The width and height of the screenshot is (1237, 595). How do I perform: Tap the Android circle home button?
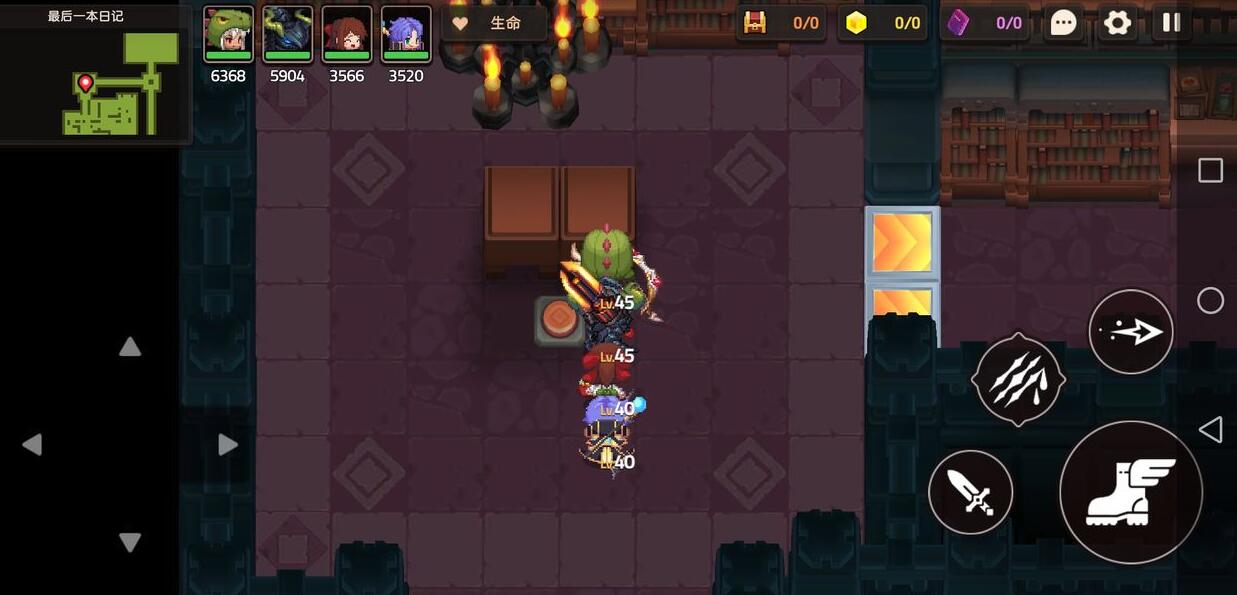1210,300
